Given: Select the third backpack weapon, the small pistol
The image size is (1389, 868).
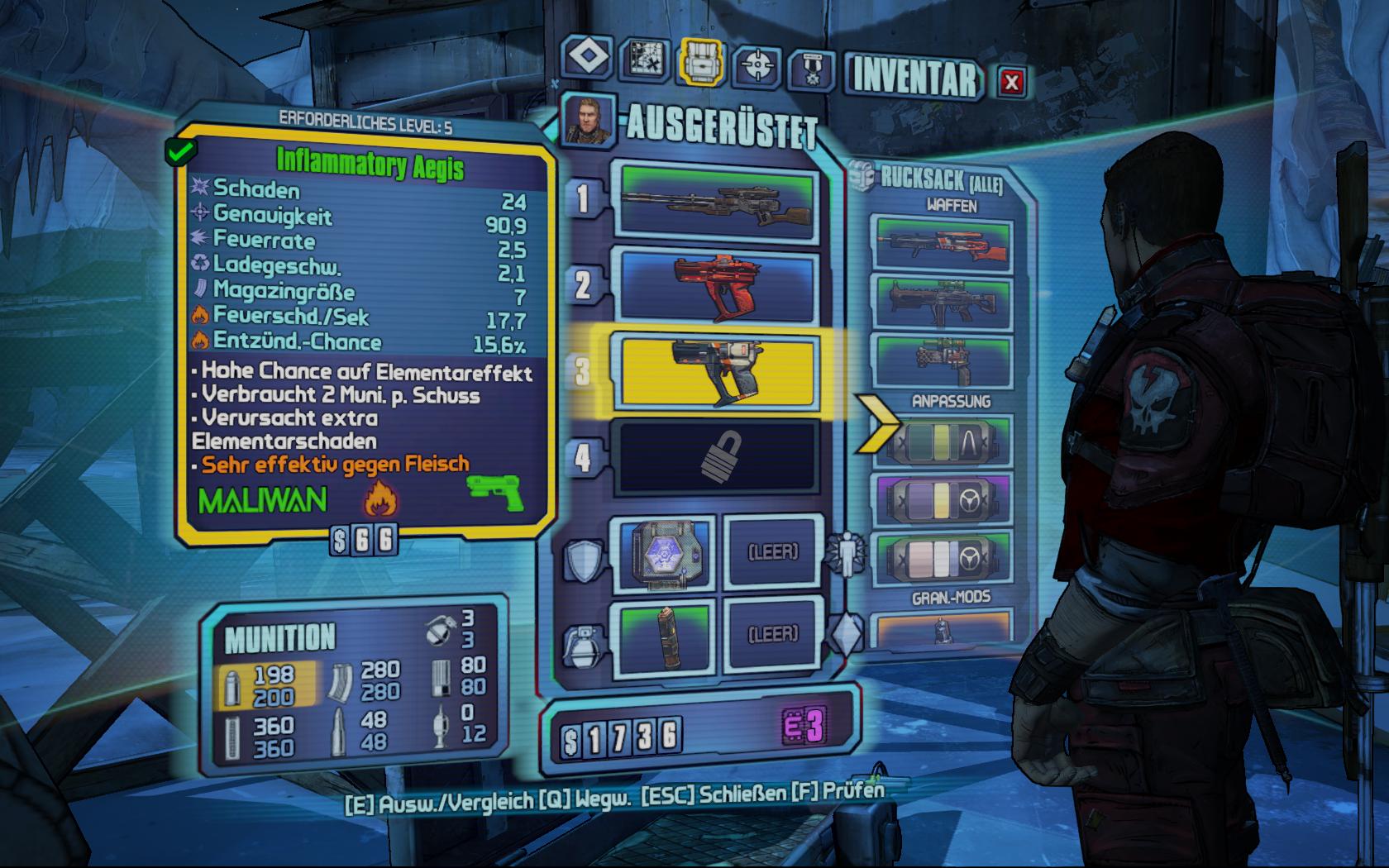Looking at the screenshot, I should pos(943,360).
